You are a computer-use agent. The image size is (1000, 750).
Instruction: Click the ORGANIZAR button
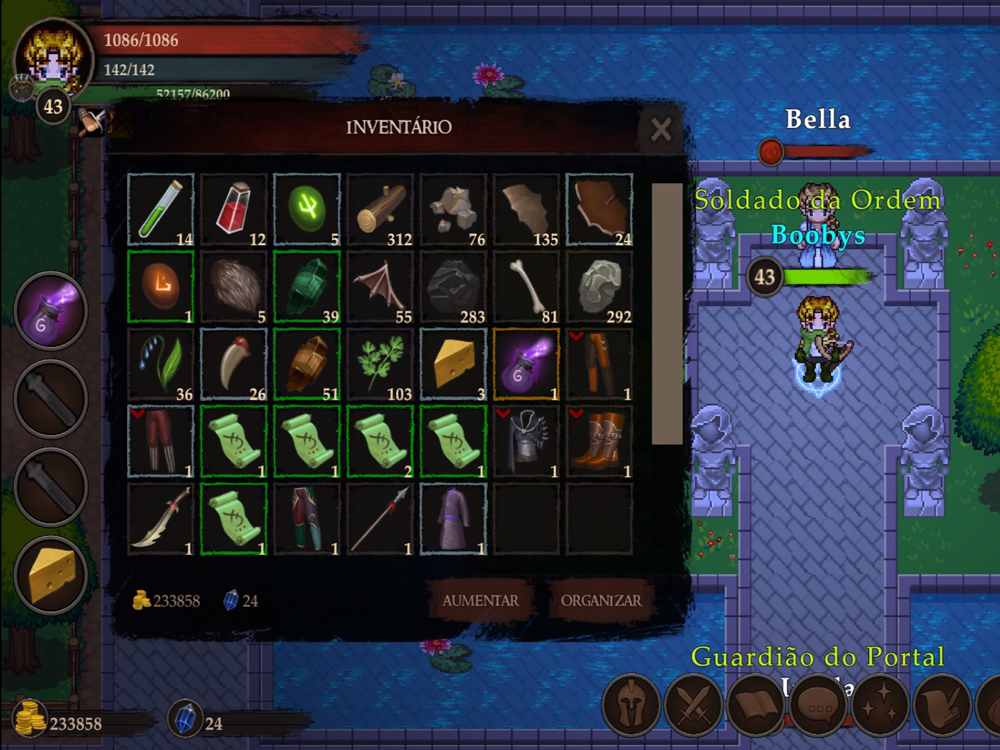pyautogui.click(x=600, y=601)
